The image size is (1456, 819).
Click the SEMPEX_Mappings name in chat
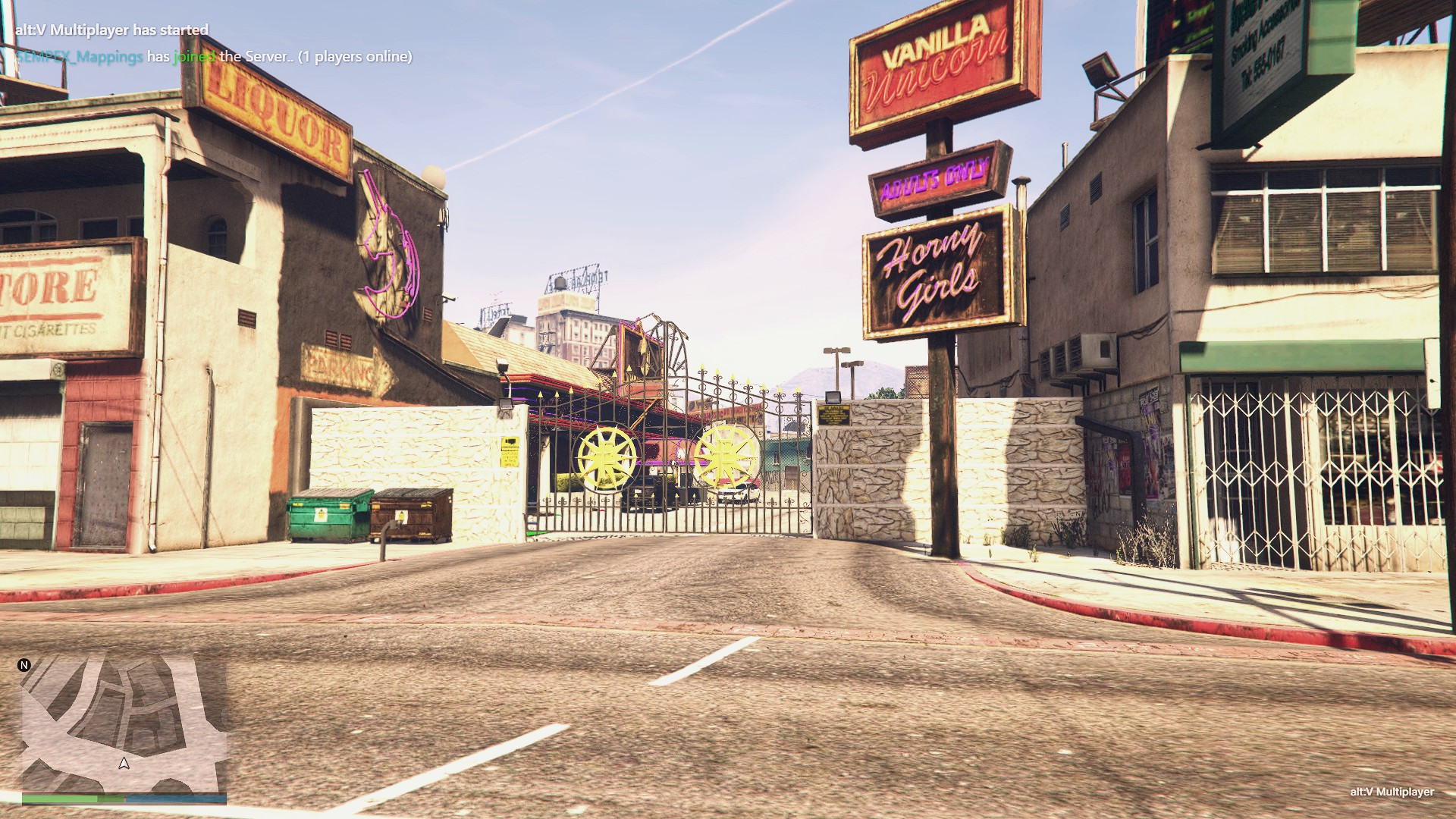pos(80,57)
